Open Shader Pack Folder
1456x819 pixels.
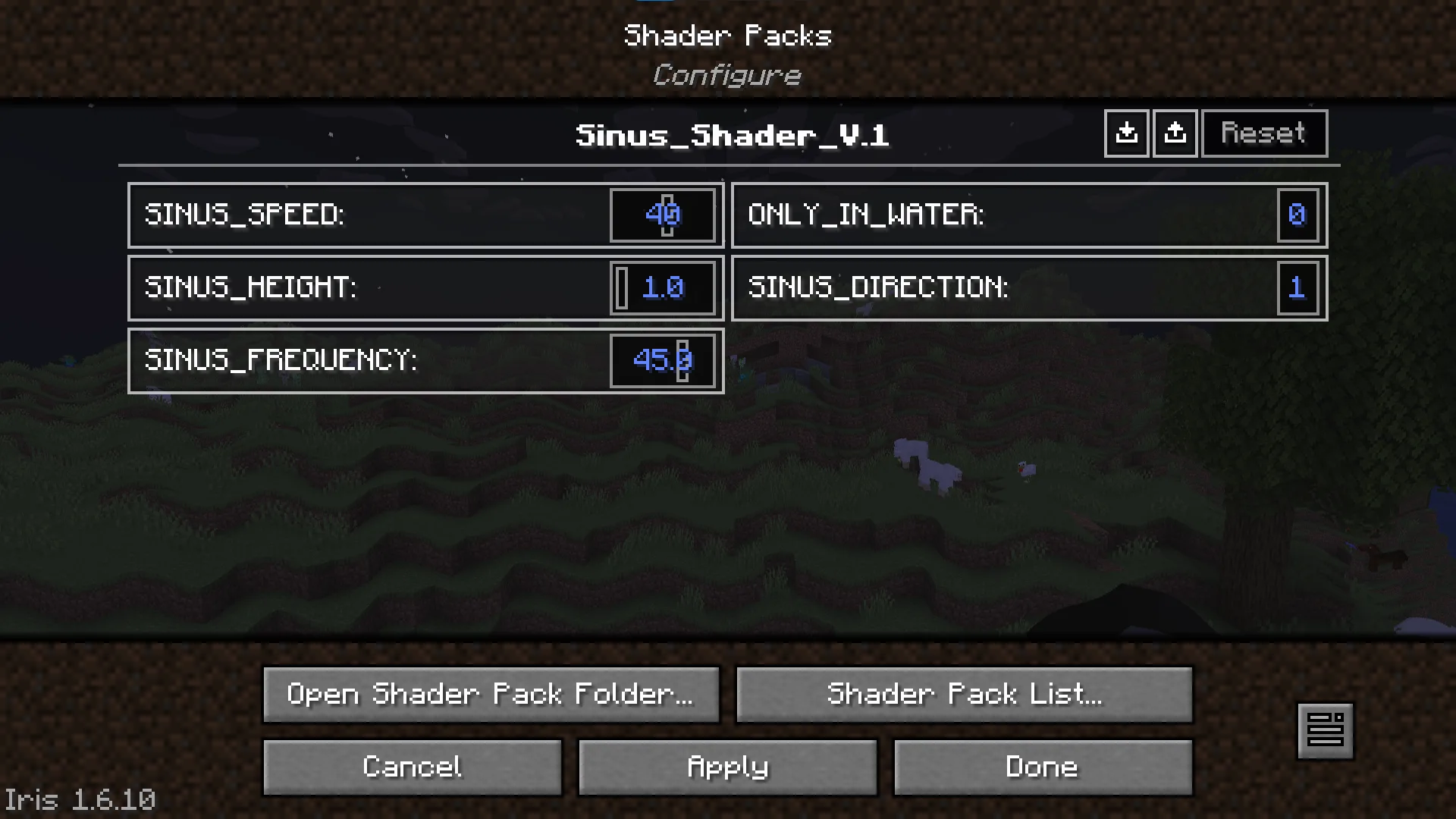tap(491, 694)
